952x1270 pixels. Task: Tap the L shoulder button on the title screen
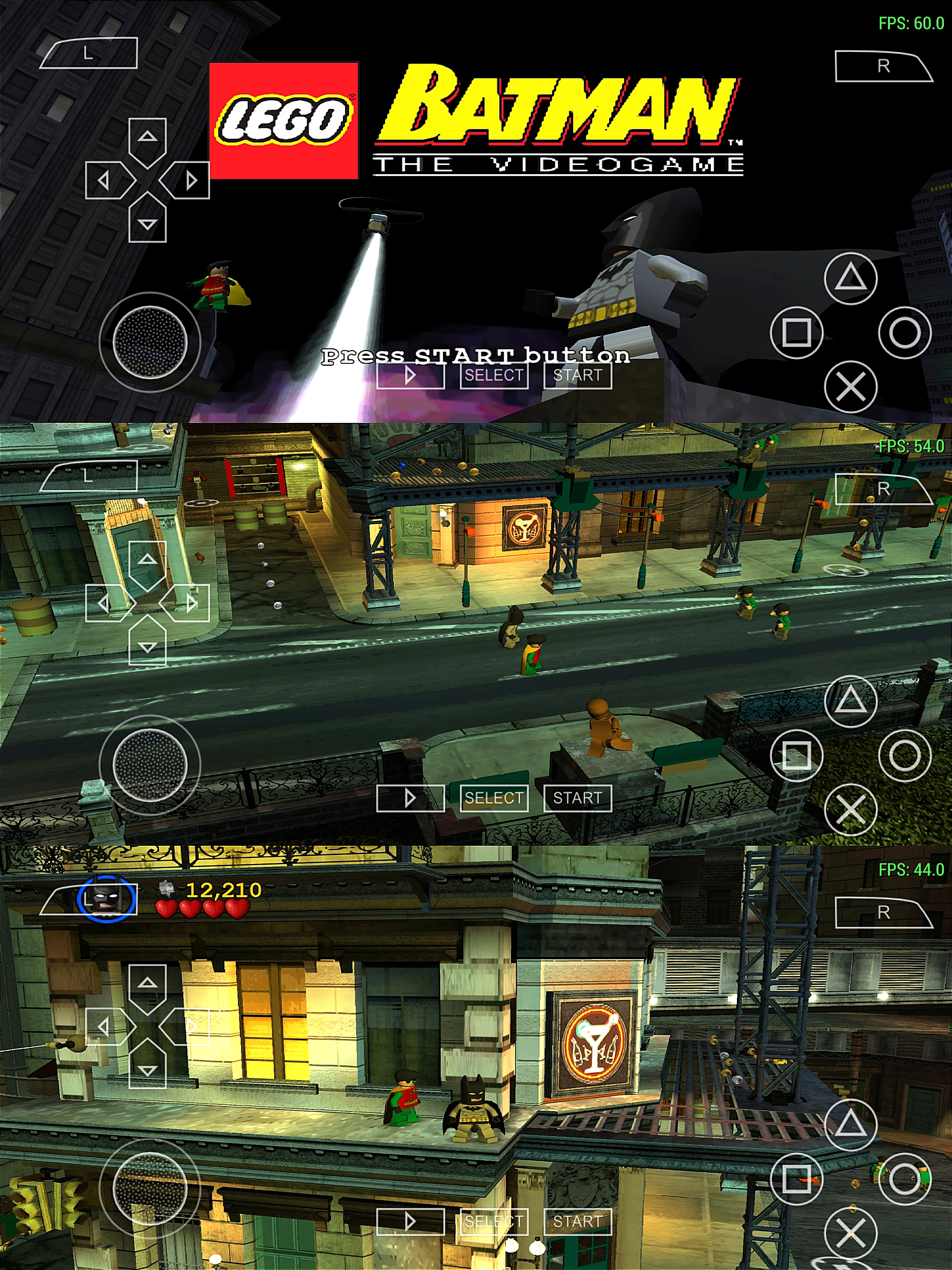pos(89,53)
